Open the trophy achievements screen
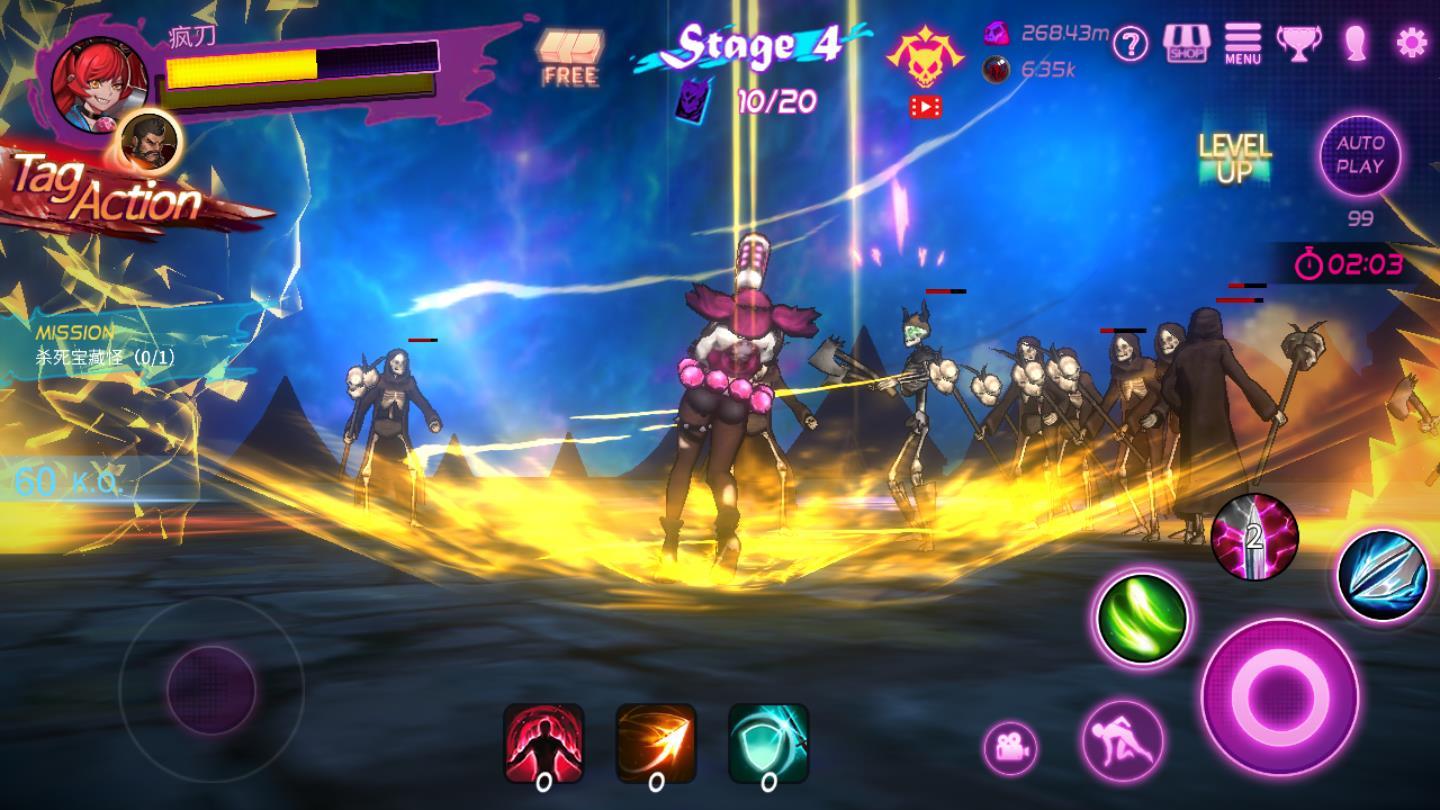This screenshot has height=810, width=1440. [1299, 44]
